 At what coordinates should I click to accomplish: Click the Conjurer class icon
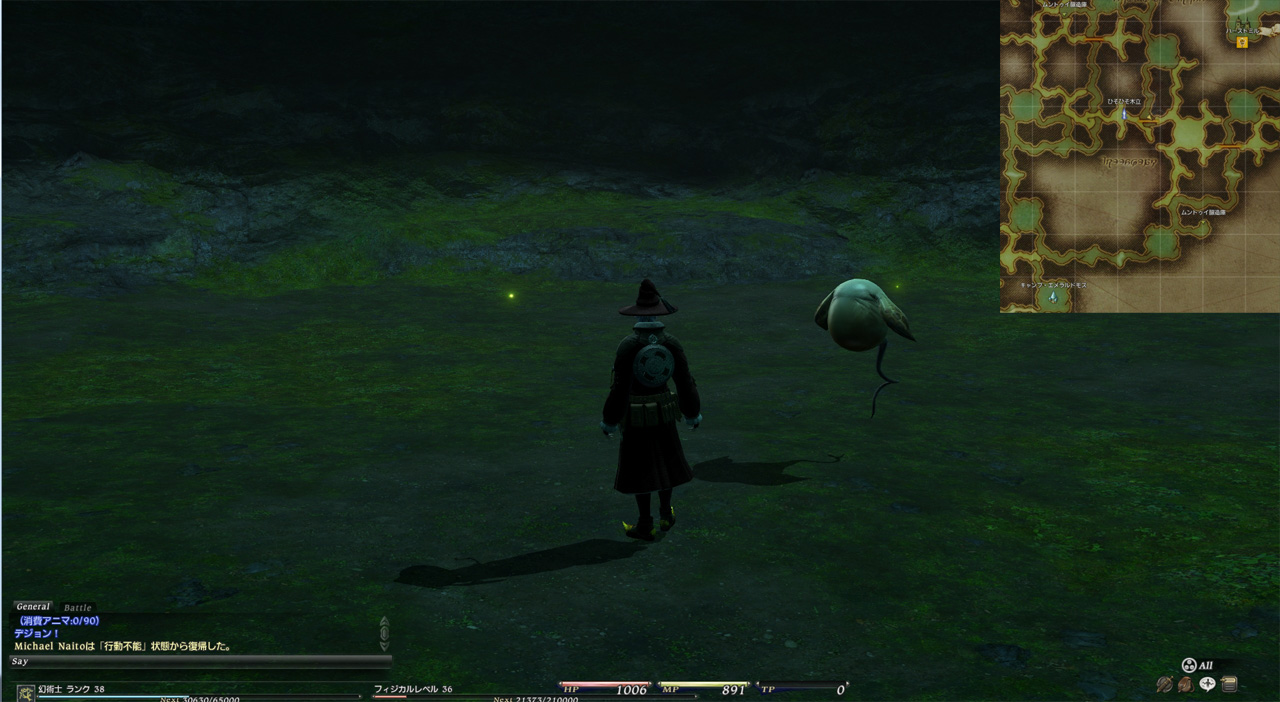[25, 692]
